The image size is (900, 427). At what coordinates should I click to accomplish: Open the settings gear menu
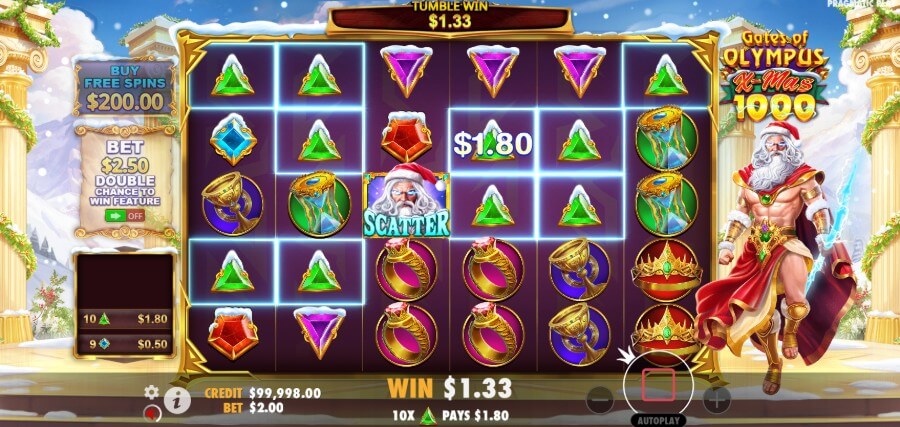tap(152, 392)
